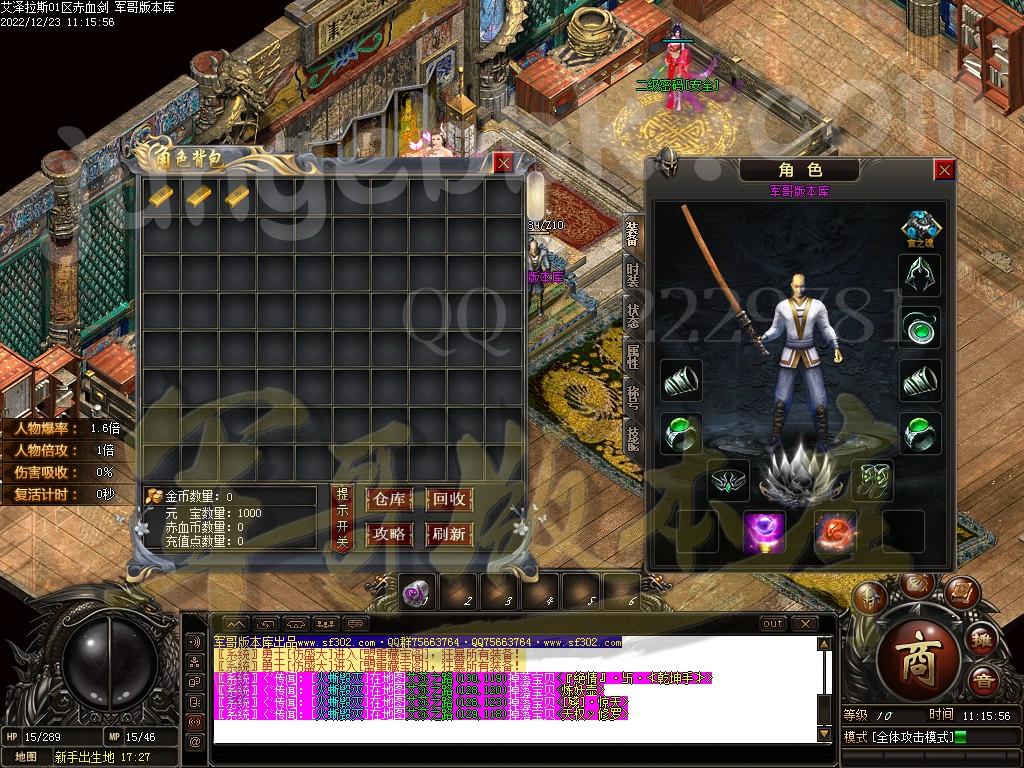Open the warehouse (仓库) button
The image size is (1024, 768).
coord(390,499)
